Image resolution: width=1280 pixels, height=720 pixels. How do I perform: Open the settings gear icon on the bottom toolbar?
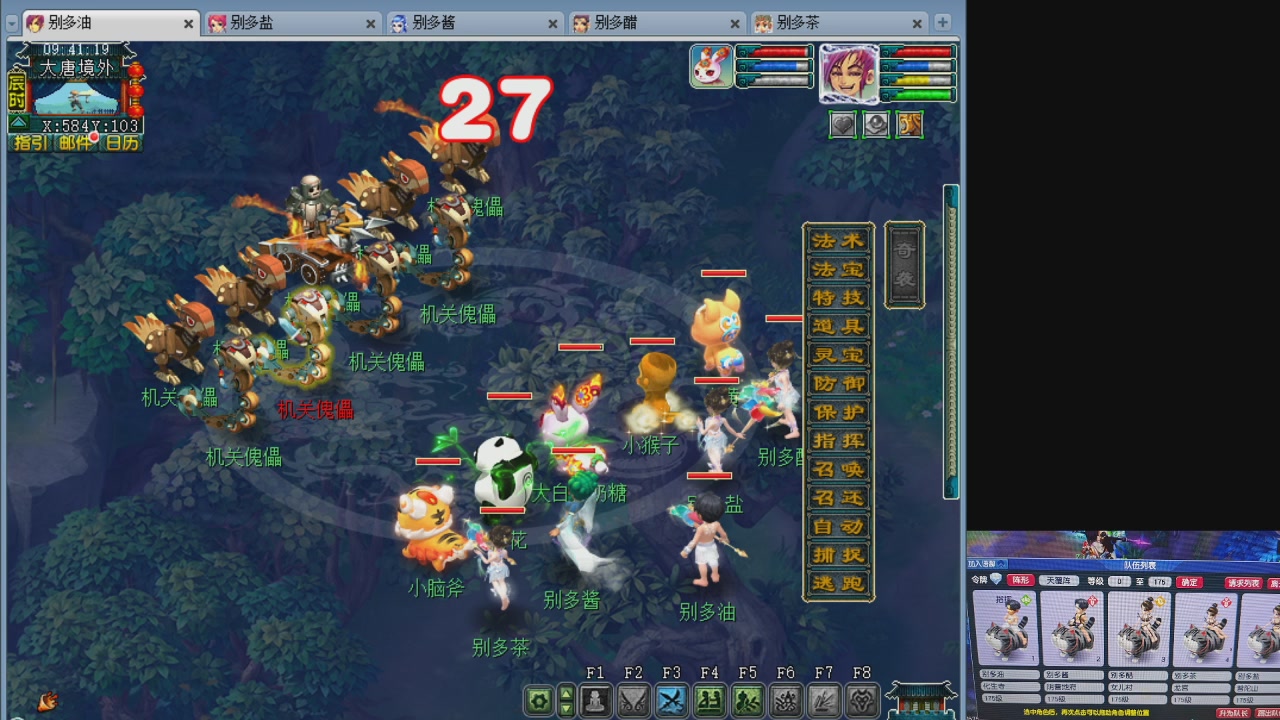point(538,701)
